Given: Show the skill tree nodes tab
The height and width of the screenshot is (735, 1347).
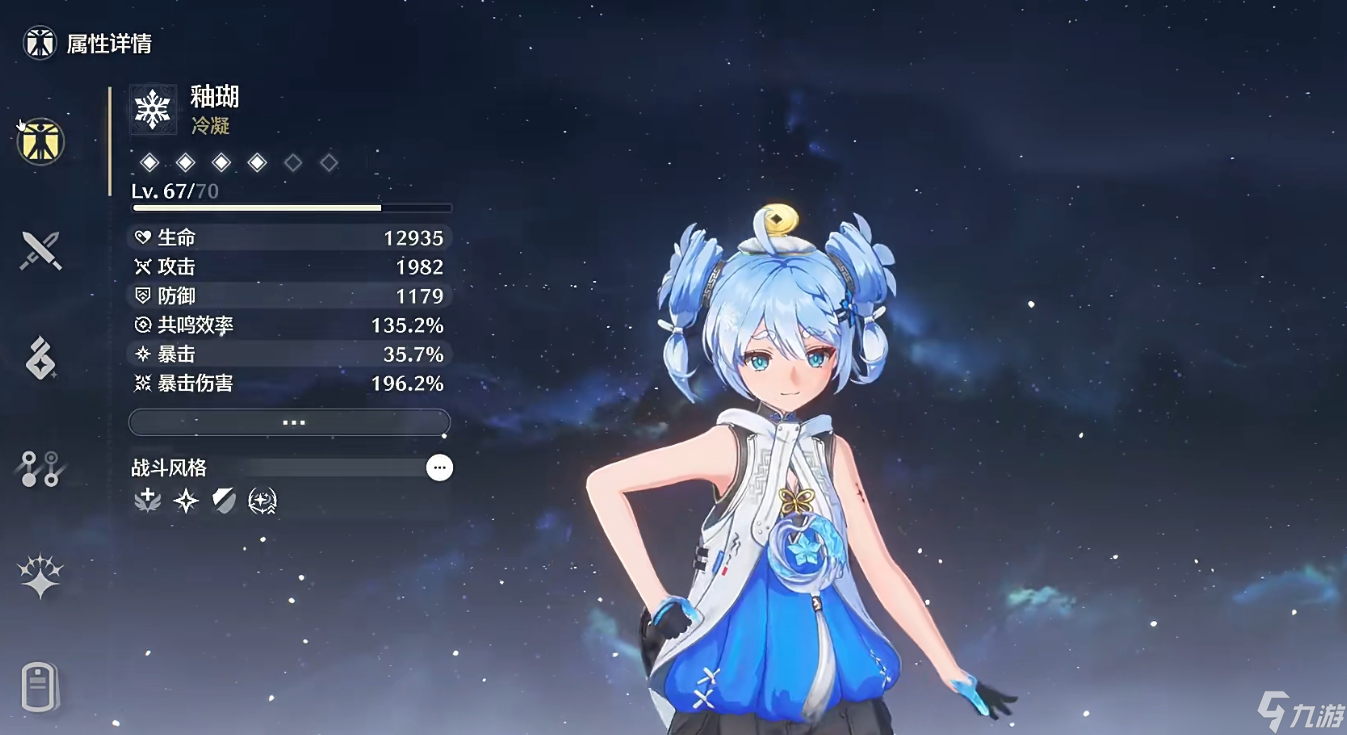Looking at the screenshot, I should click(41, 468).
